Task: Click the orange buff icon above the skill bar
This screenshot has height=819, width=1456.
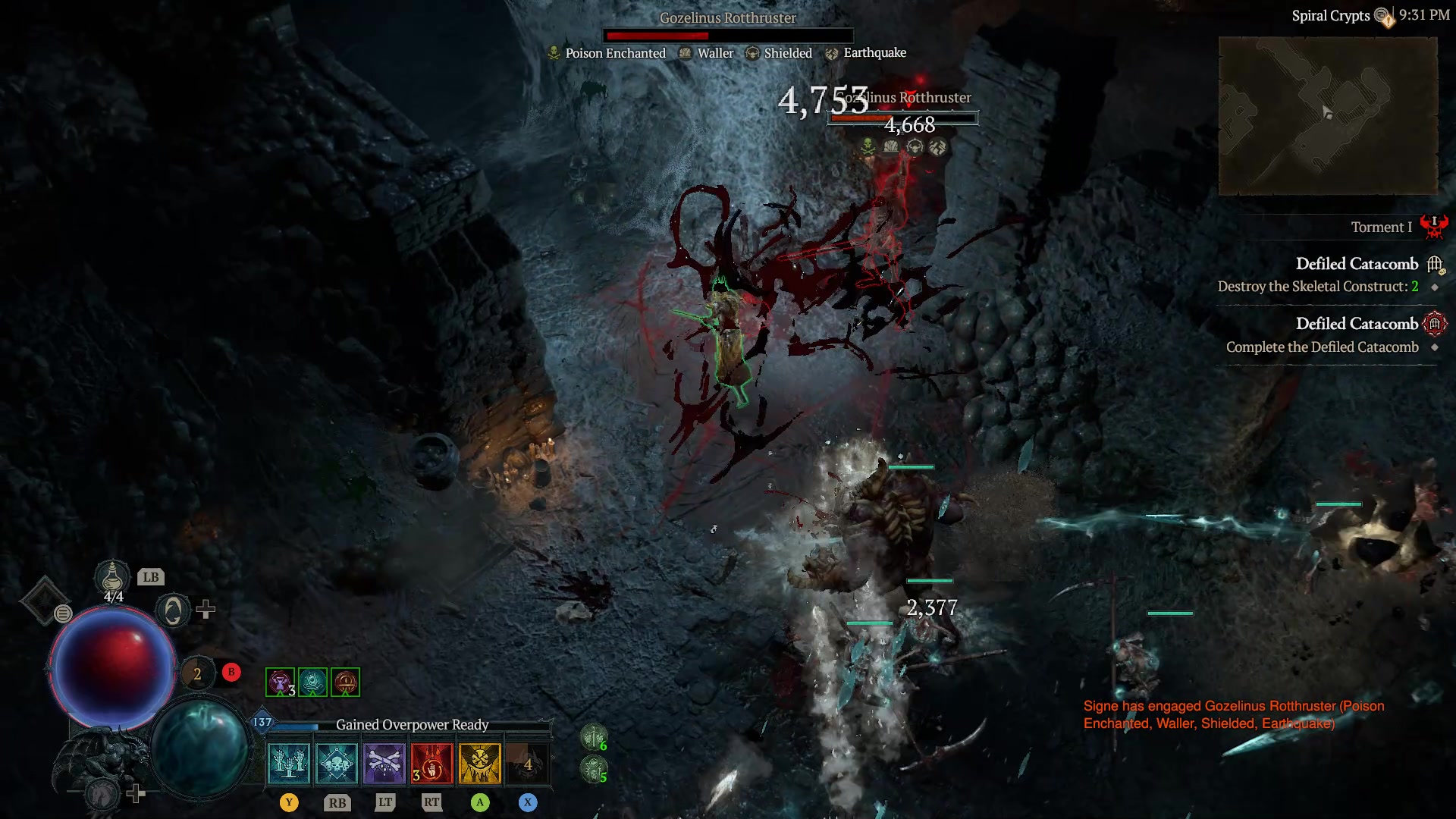Action: 345,682
